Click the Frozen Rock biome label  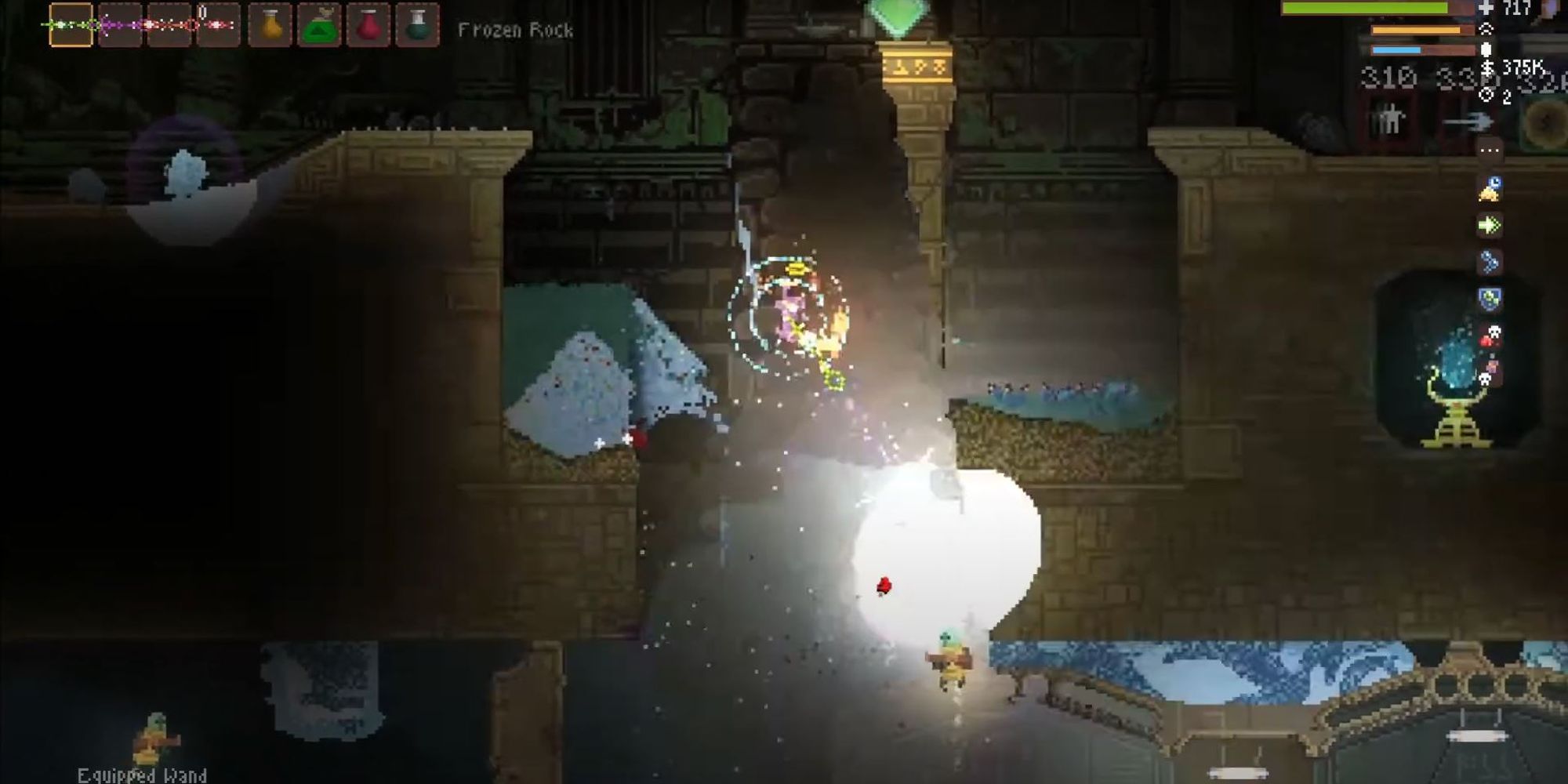(x=517, y=30)
